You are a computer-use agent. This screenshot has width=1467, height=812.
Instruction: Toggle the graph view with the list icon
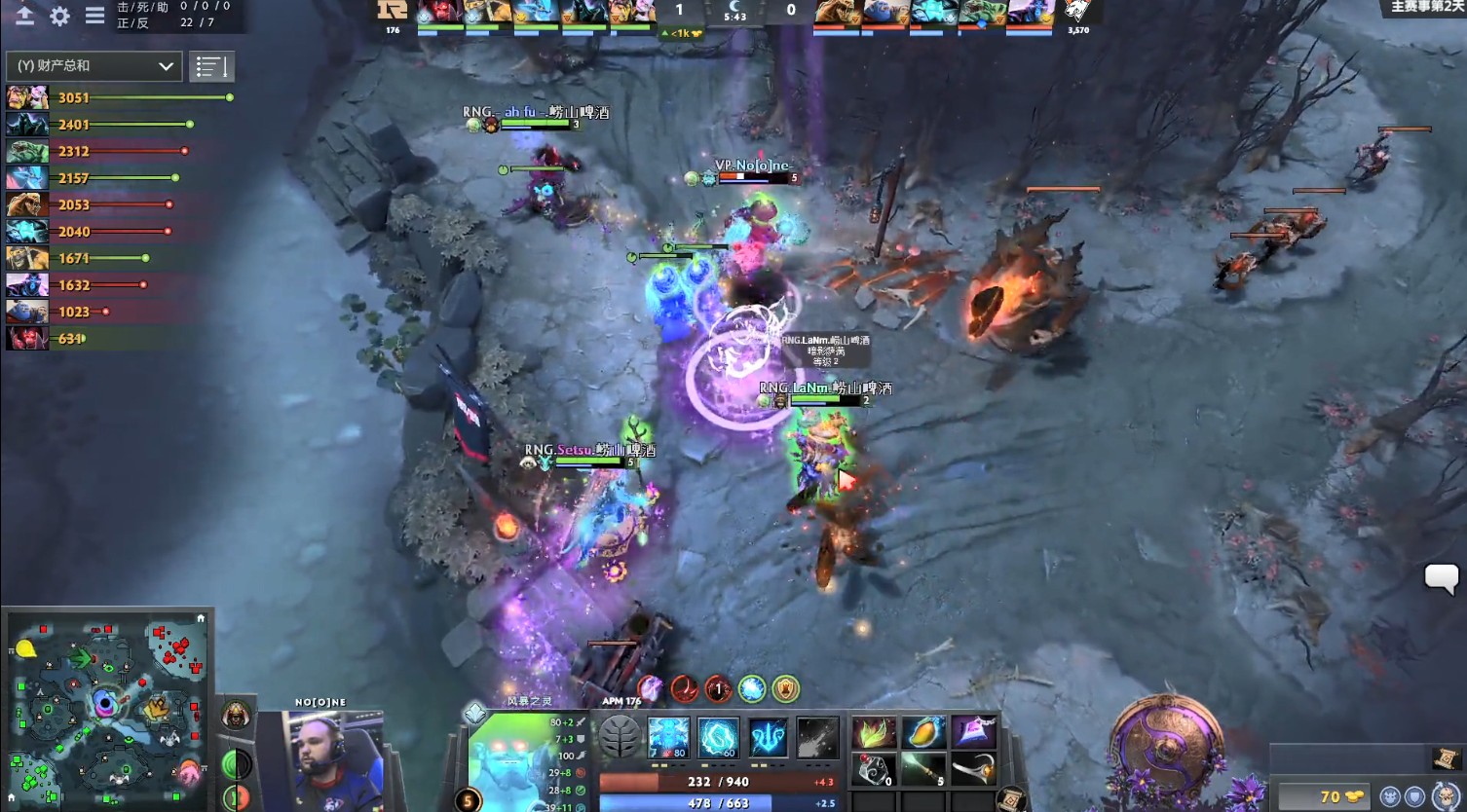pos(211,66)
